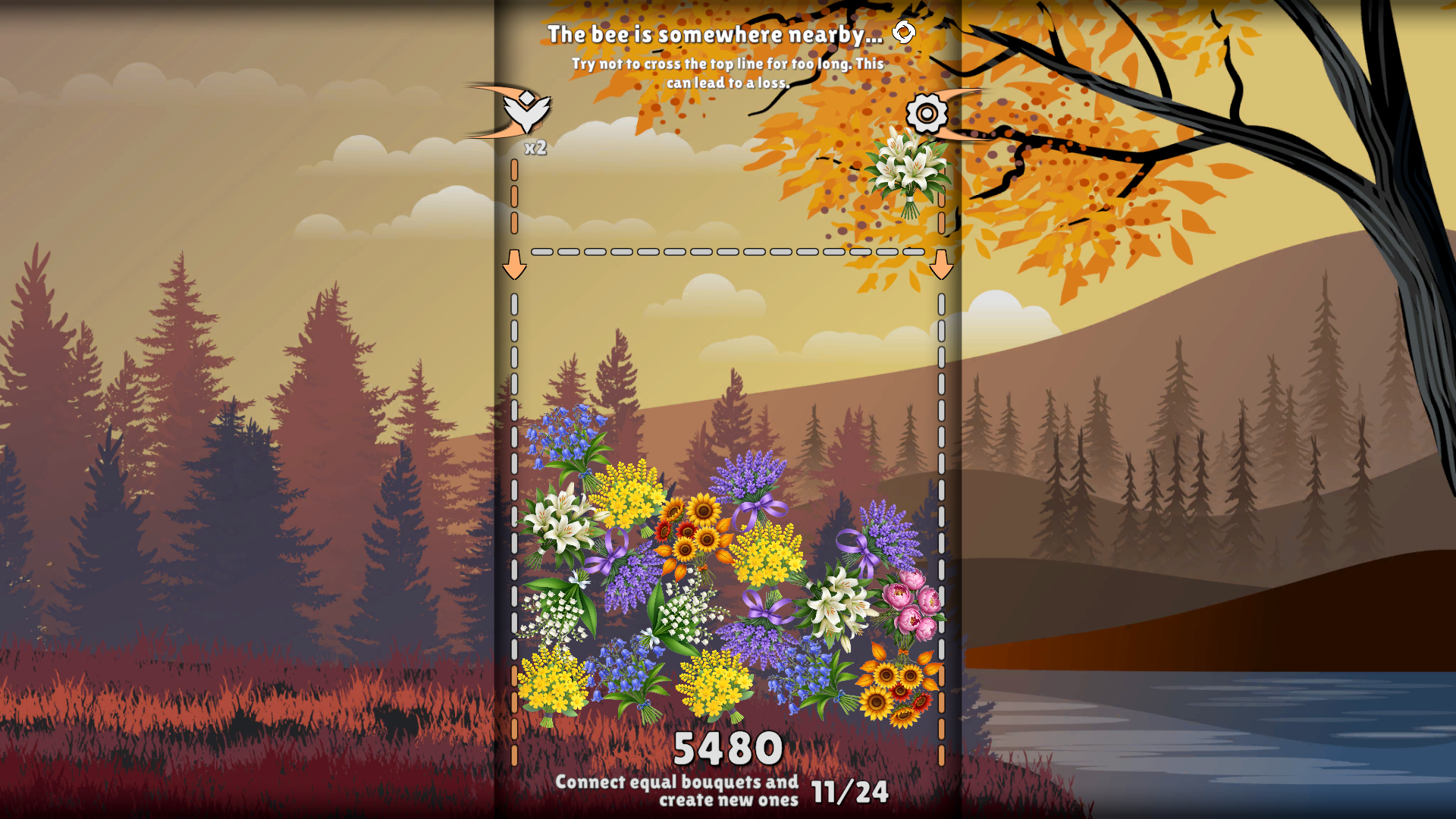Activate the x2 booster icon

(526, 112)
